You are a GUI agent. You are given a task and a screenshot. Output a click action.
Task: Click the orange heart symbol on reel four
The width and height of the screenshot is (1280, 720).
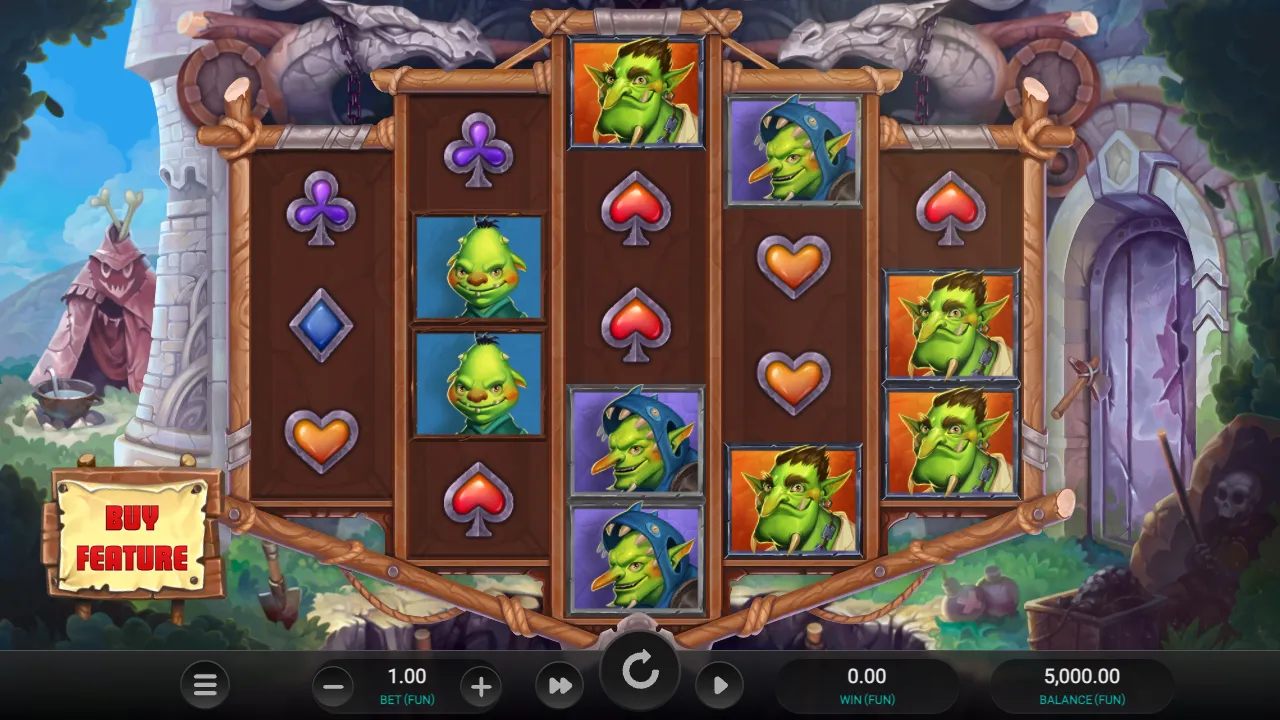795,265
